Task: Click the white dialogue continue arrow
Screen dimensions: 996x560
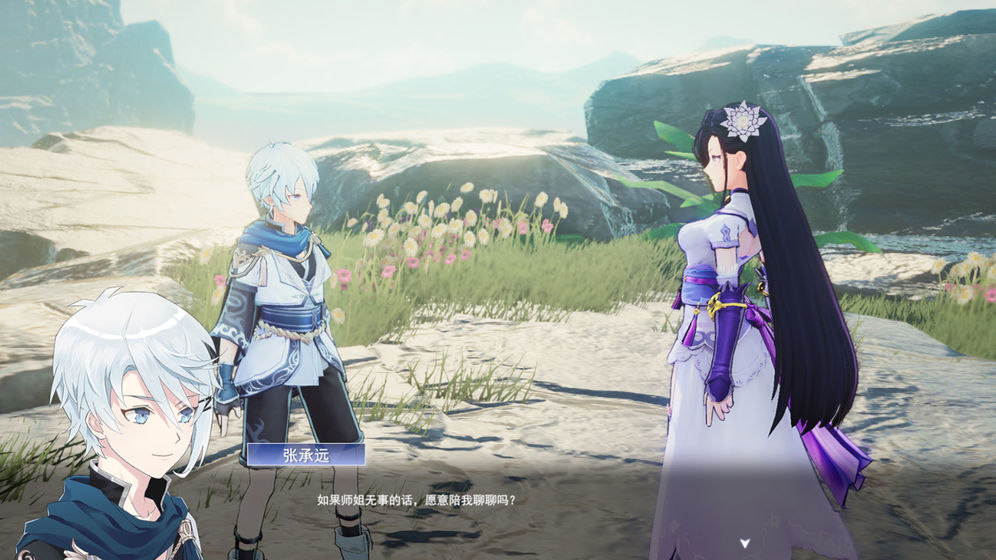Action: pyautogui.click(x=744, y=543)
